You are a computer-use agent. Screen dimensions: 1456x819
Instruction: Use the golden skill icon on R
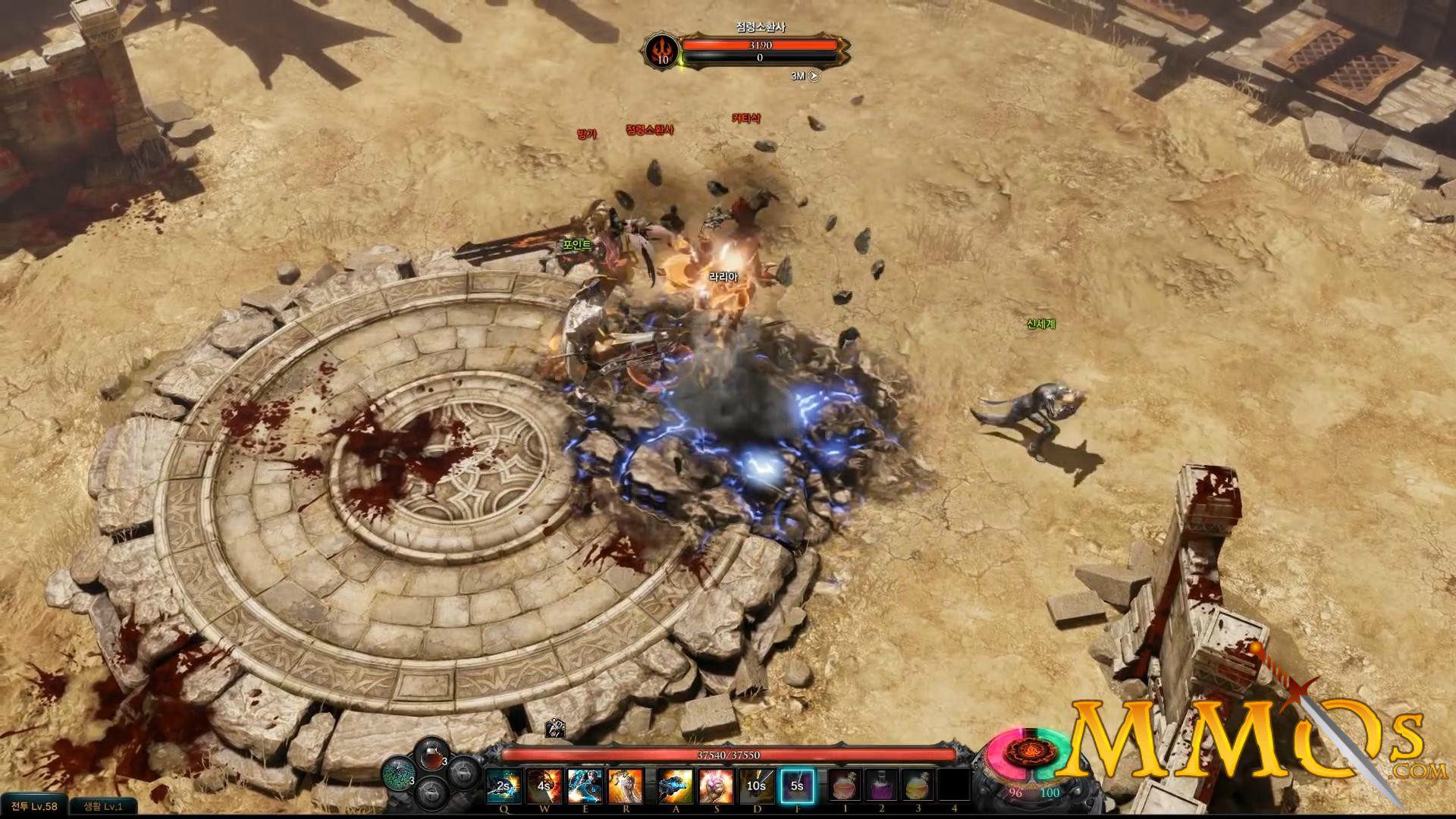click(625, 784)
